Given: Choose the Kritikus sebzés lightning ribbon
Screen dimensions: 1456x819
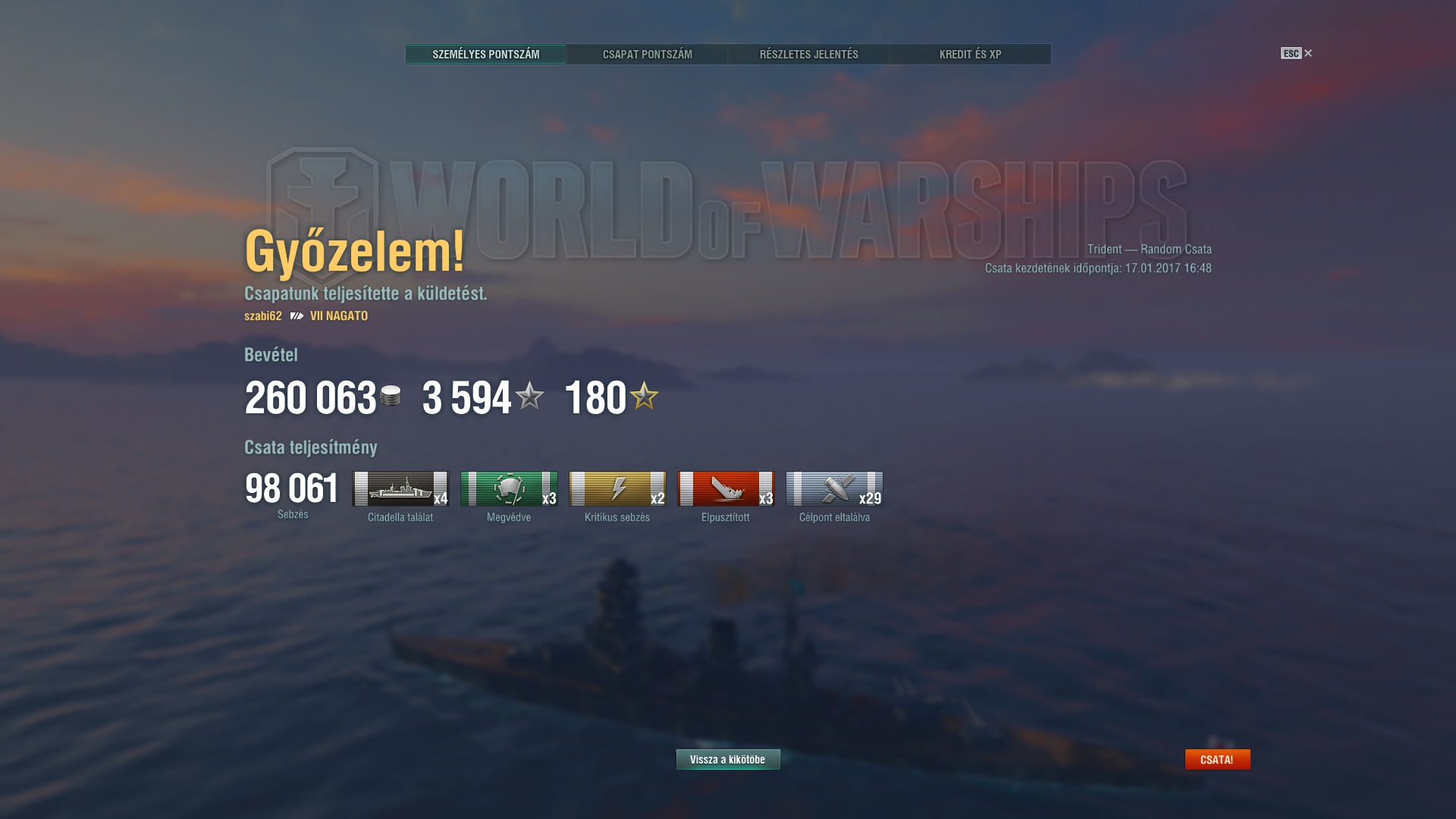Looking at the screenshot, I should tap(617, 489).
